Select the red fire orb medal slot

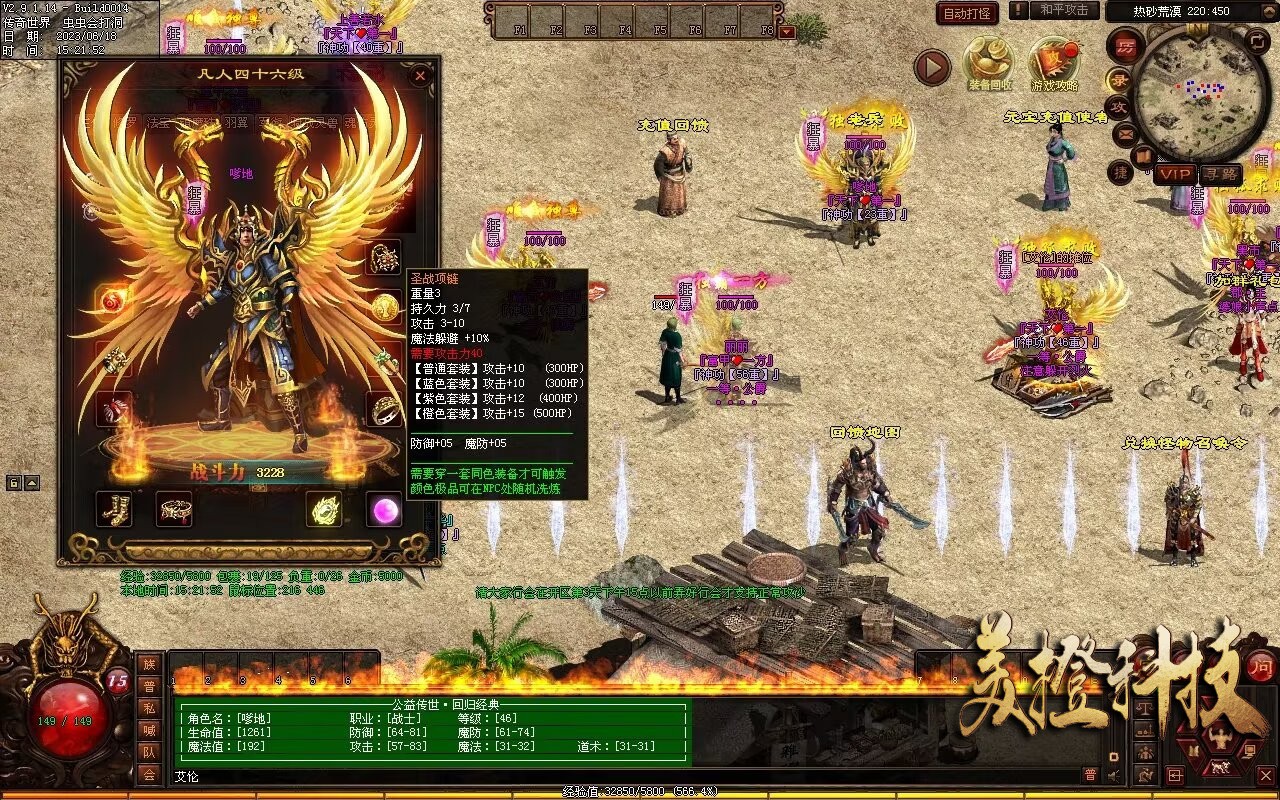113,299
